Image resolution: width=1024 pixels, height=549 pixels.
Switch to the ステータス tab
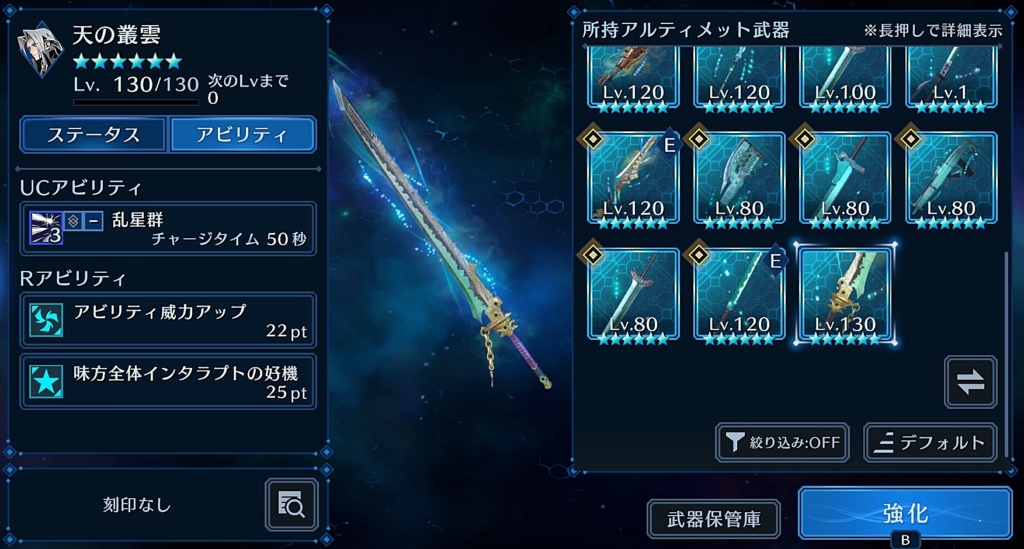[x=94, y=135]
